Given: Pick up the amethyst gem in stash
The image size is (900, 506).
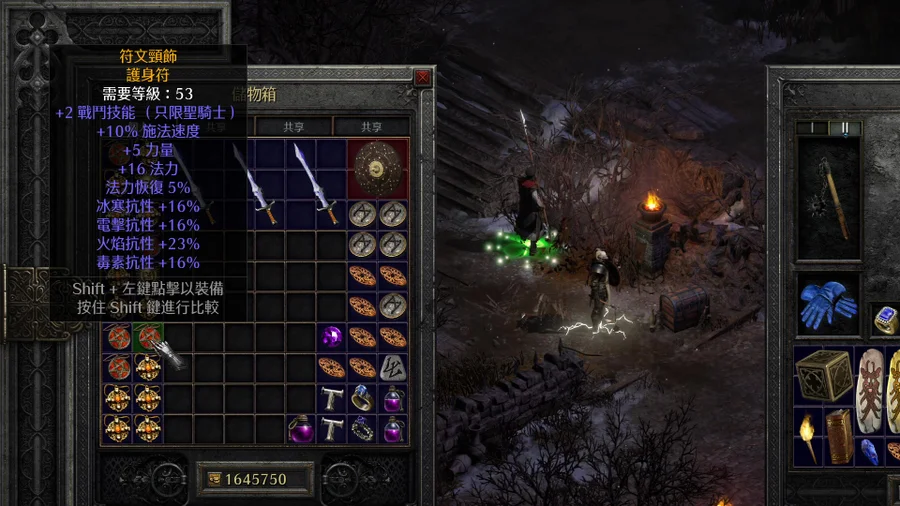Looking at the screenshot, I should (x=331, y=336).
